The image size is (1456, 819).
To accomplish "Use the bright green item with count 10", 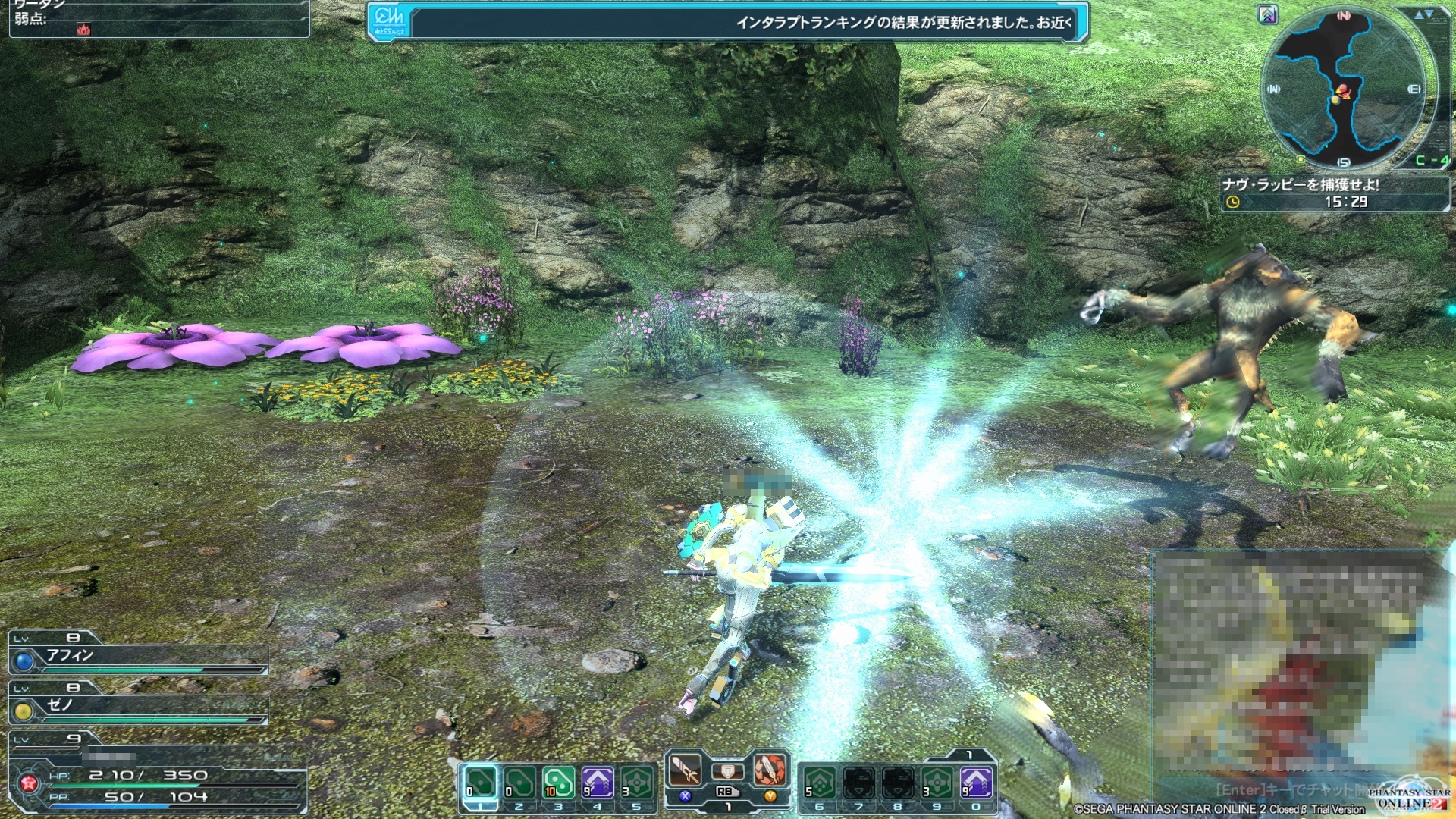I will click(x=558, y=783).
